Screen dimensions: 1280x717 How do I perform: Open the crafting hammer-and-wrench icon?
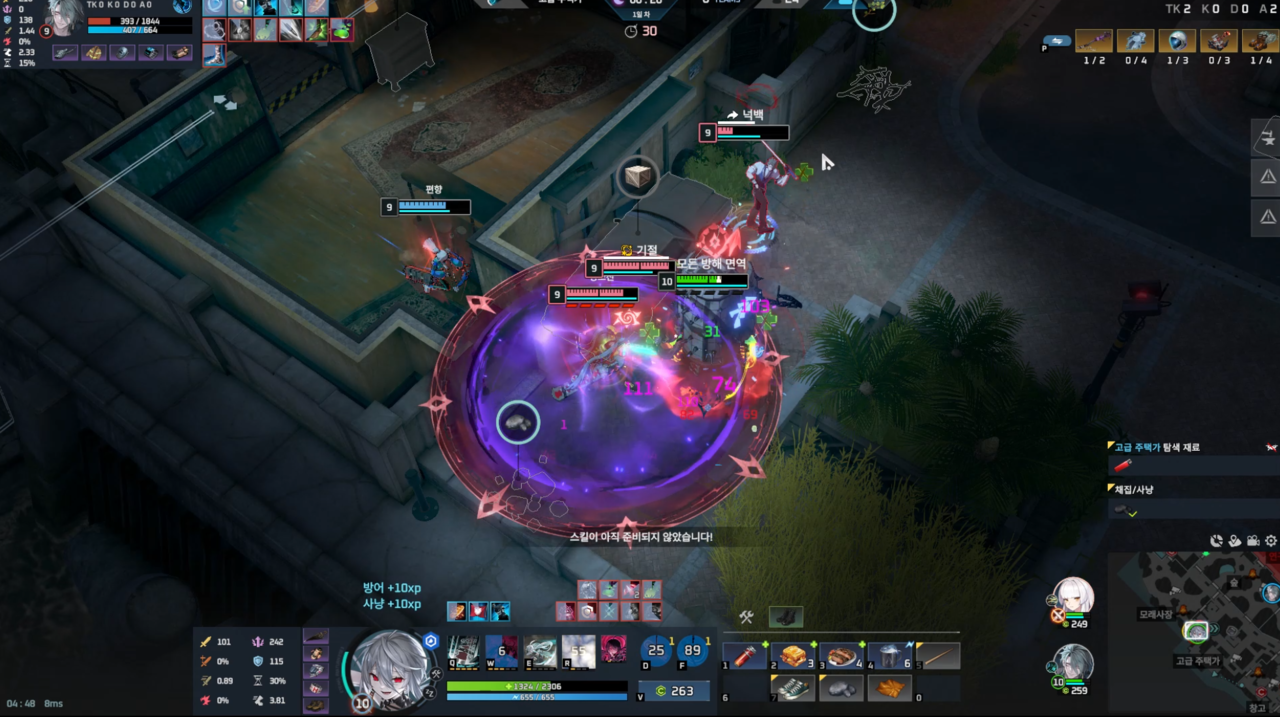[746, 618]
